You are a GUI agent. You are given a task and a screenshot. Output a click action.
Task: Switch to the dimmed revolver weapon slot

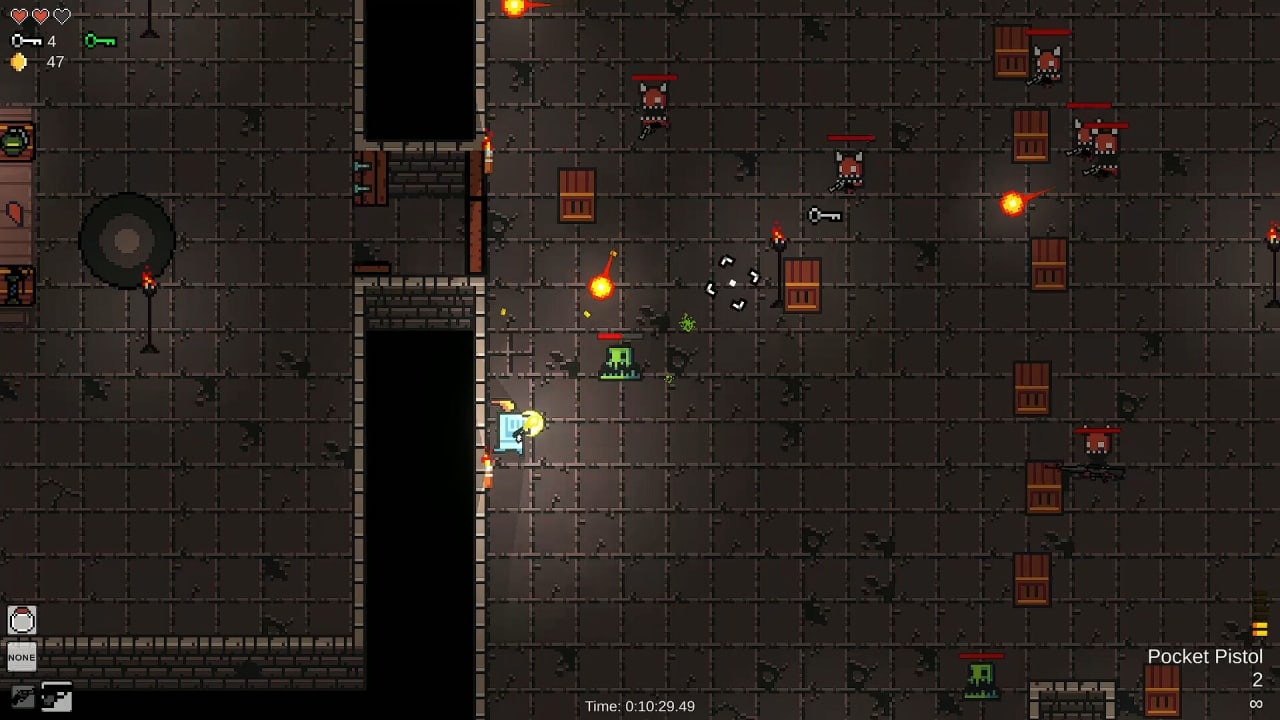coord(23,696)
